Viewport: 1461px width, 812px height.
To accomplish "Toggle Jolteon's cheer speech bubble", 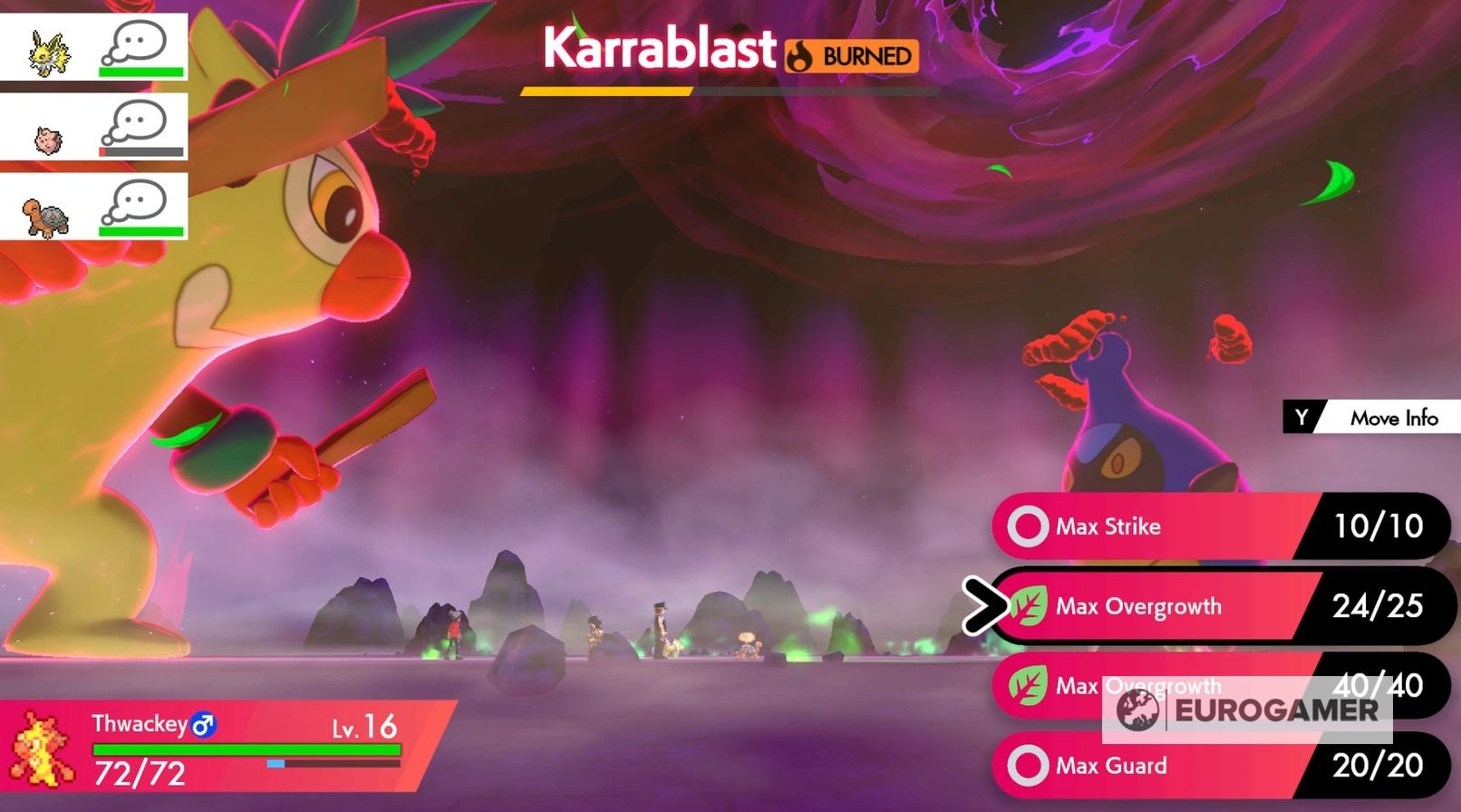I will [136, 43].
